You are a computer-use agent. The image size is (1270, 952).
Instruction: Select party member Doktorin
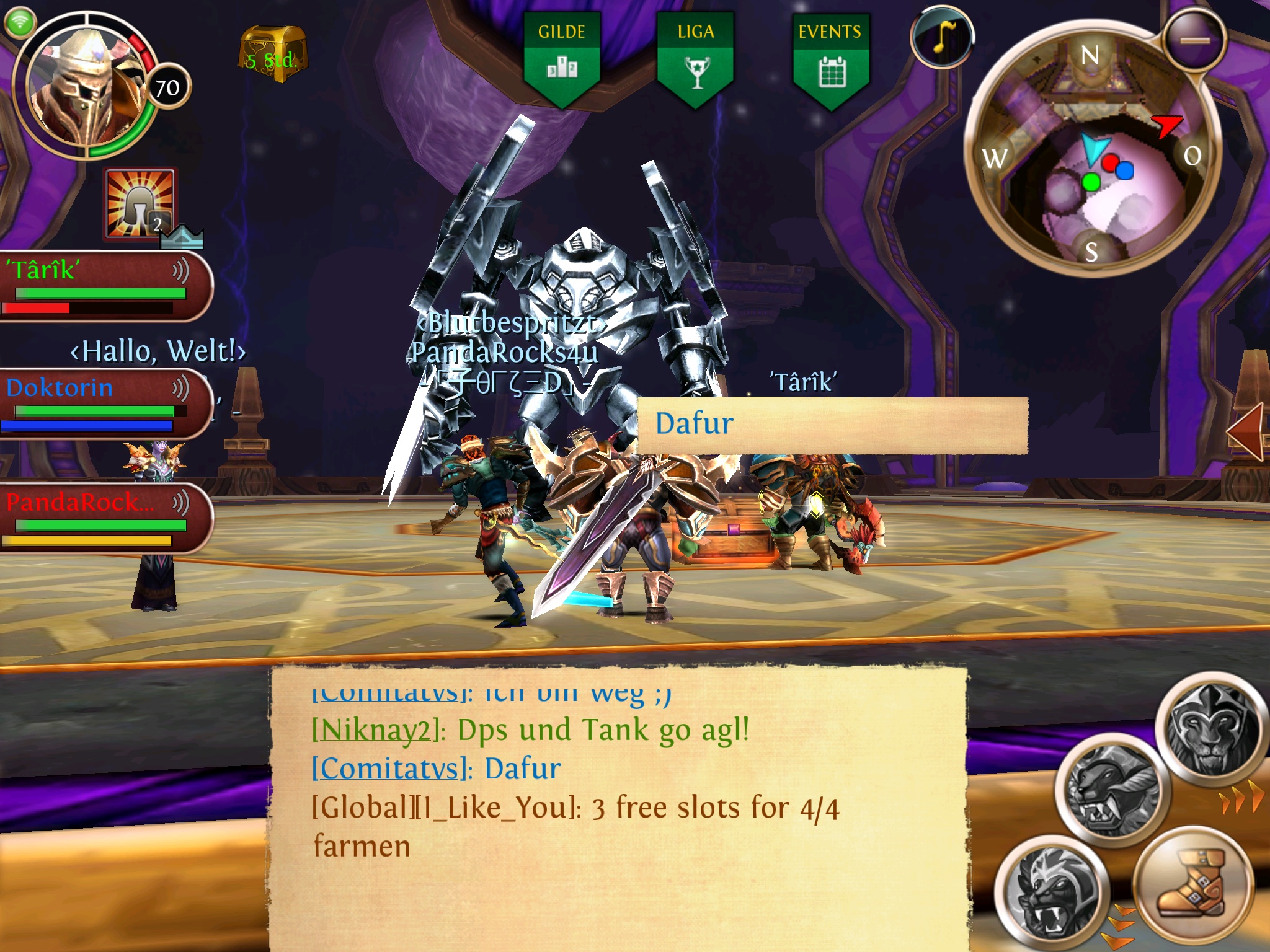(99, 403)
